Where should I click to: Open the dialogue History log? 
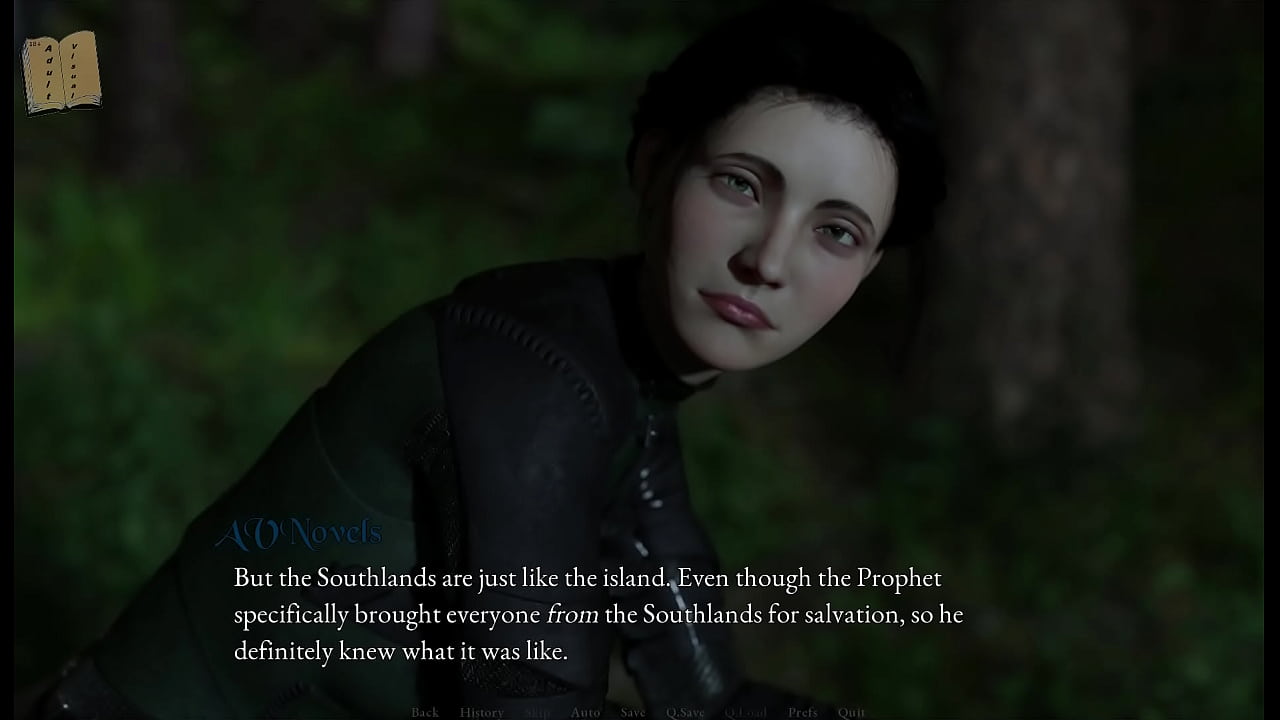point(481,712)
